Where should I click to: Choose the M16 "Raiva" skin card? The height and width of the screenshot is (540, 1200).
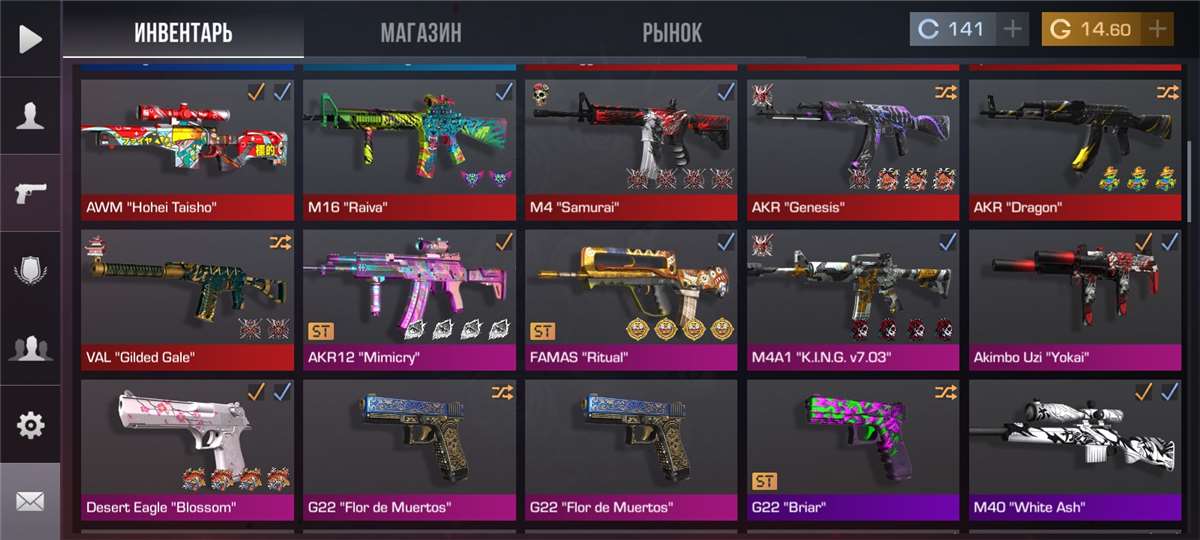tap(409, 150)
